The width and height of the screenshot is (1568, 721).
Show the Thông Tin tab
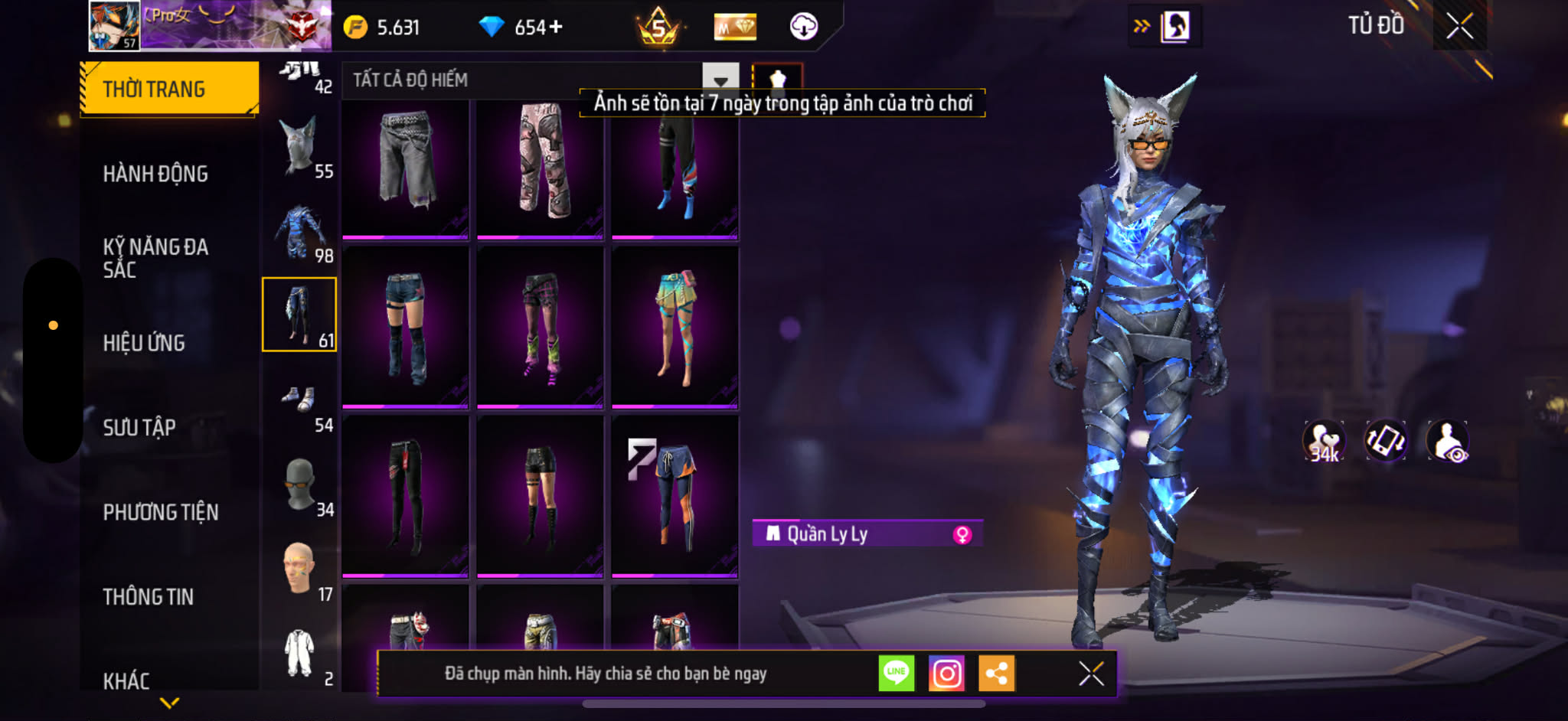tap(149, 597)
